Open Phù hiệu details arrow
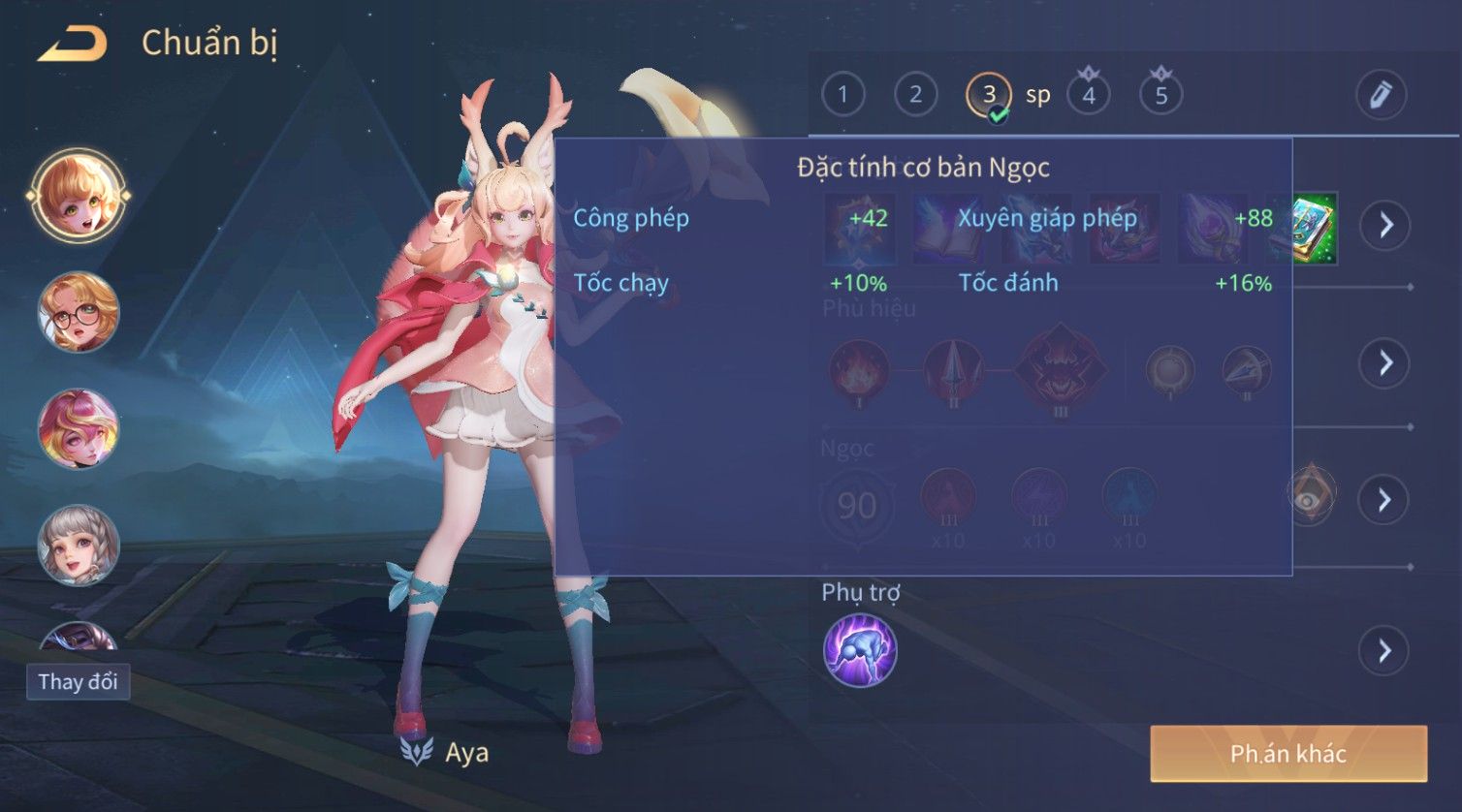Screen dimensions: 1462x812 pyautogui.click(x=1384, y=363)
